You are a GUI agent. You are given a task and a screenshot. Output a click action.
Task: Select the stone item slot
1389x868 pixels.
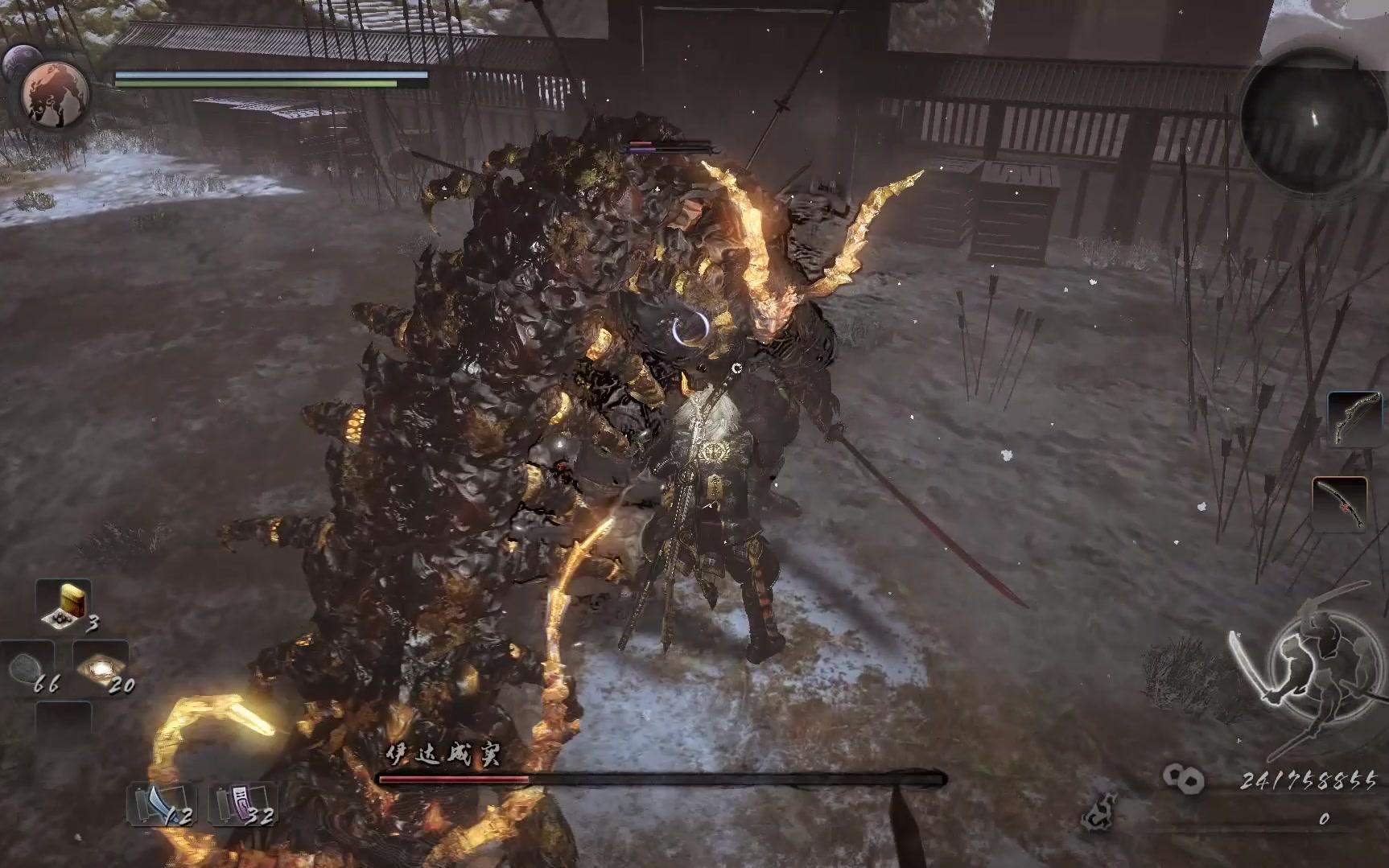[29, 668]
